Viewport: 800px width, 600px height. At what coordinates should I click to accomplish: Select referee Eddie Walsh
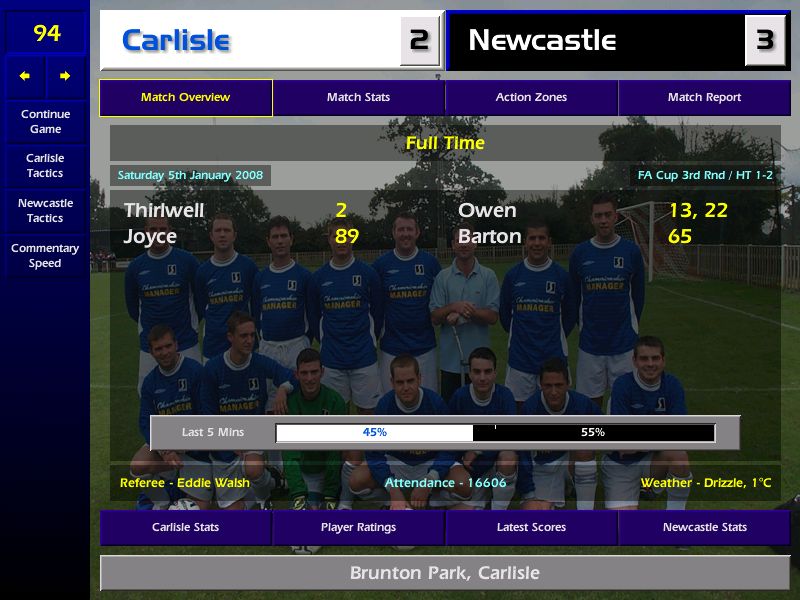click(185, 483)
